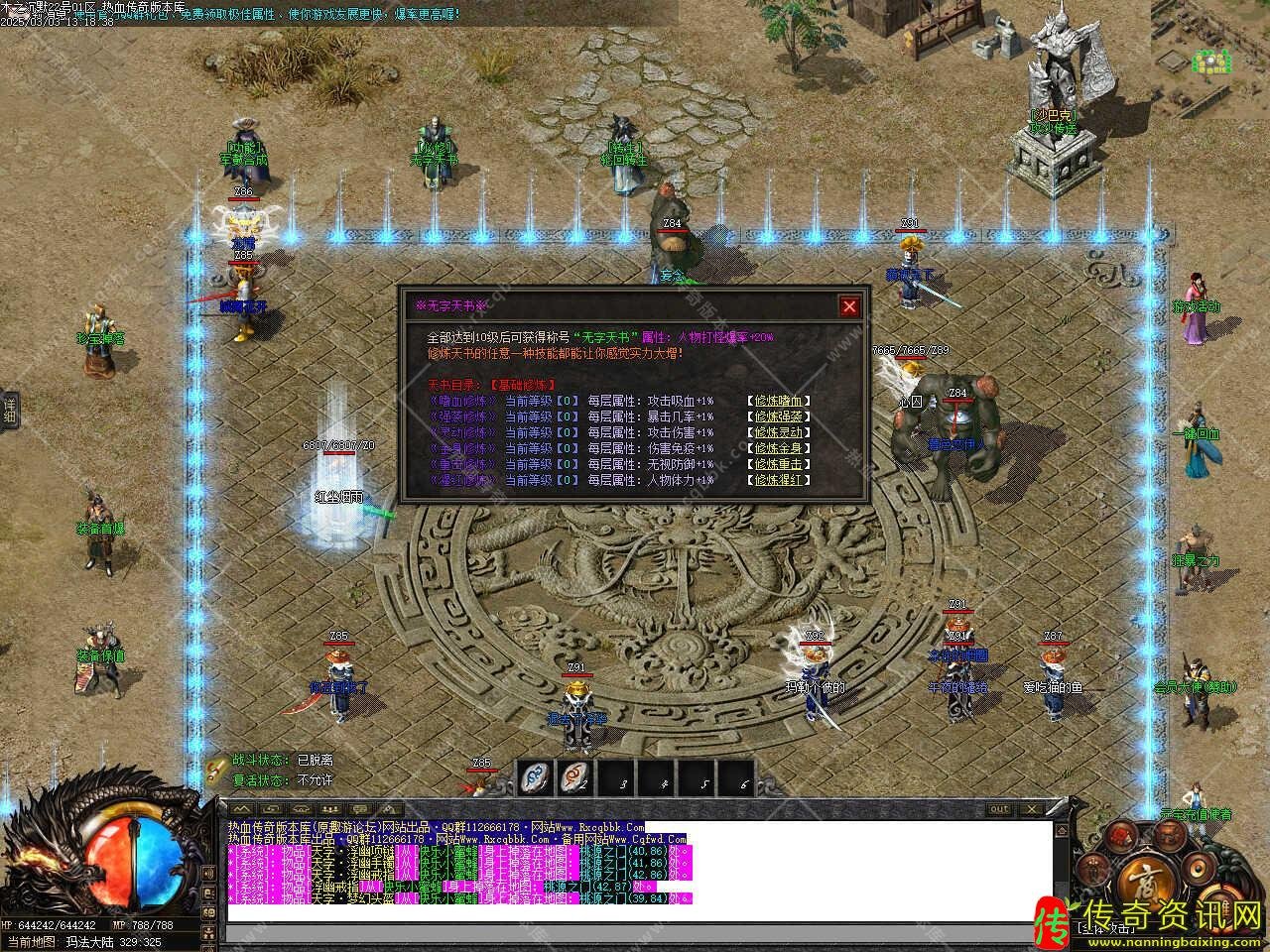This screenshot has height=952, width=1270.
Task: Use the item in hotbar slot 2
Action: point(578,778)
